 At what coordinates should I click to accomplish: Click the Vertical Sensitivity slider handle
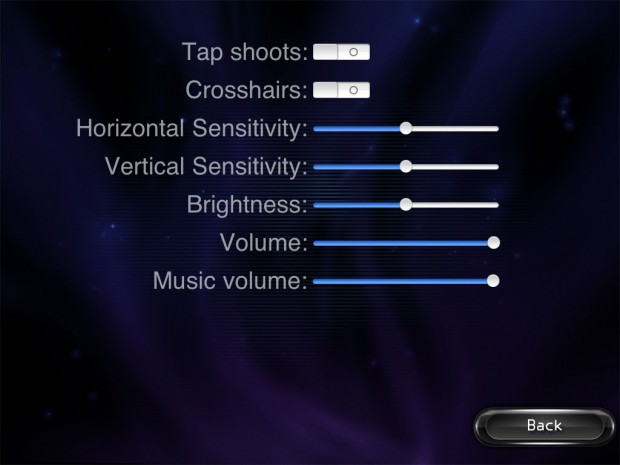[x=406, y=166]
